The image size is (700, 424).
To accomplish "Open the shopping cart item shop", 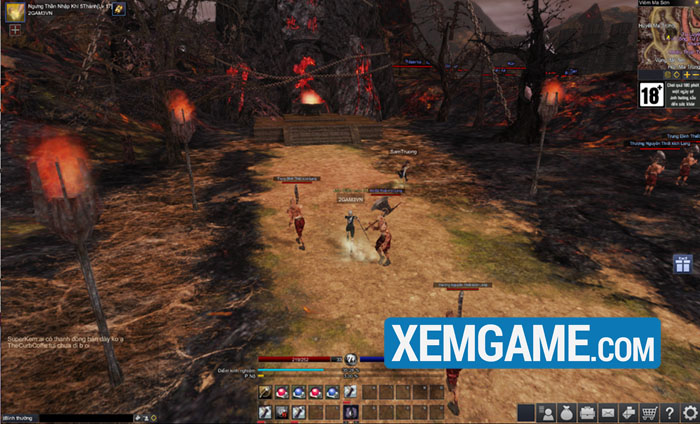I will [649, 412].
